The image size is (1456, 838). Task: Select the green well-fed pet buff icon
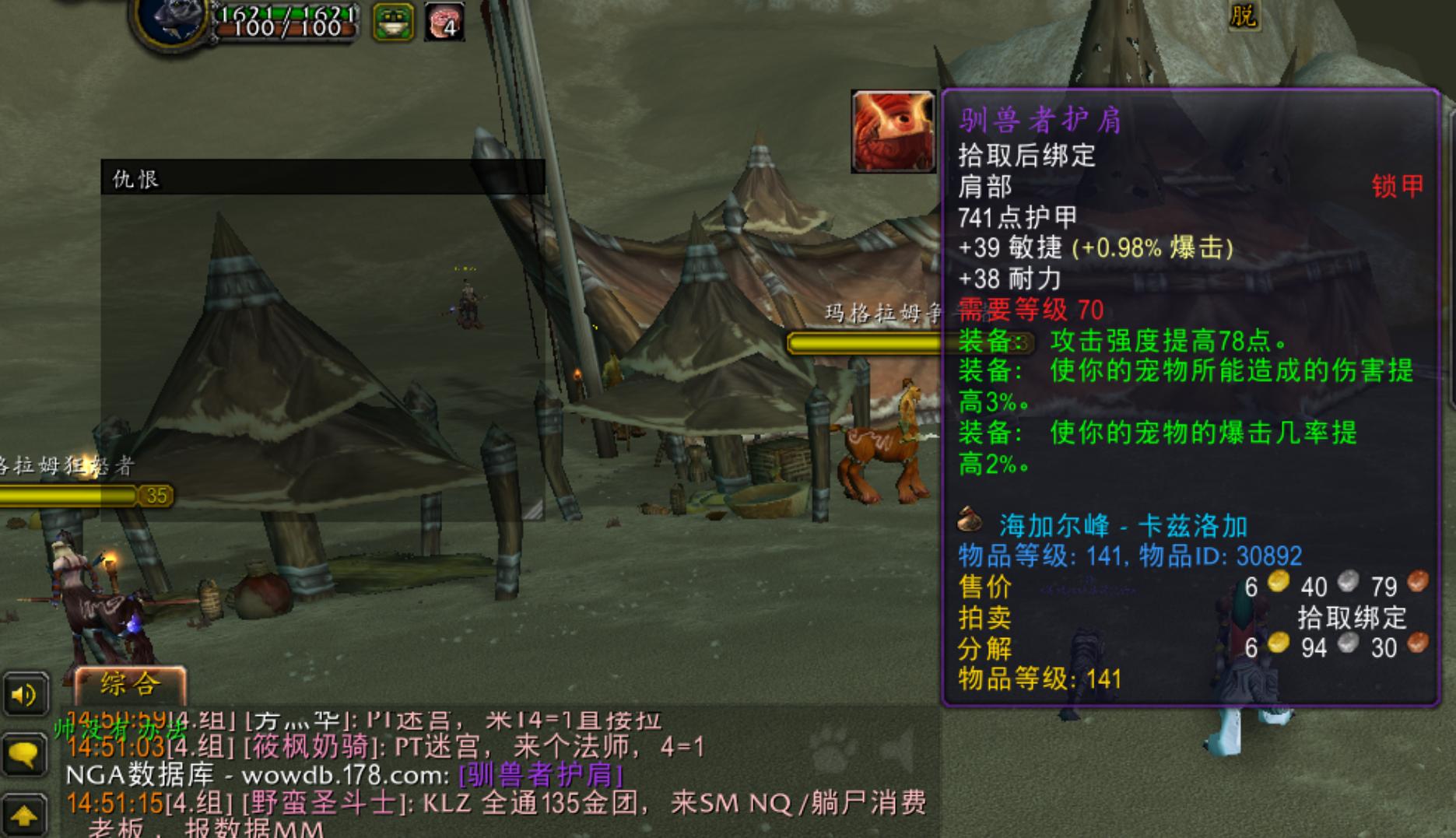tap(392, 19)
